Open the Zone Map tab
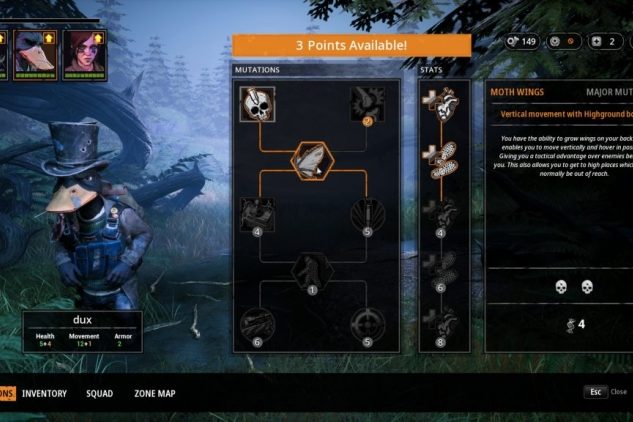Image resolution: width=633 pixels, height=422 pixels. 154,393
